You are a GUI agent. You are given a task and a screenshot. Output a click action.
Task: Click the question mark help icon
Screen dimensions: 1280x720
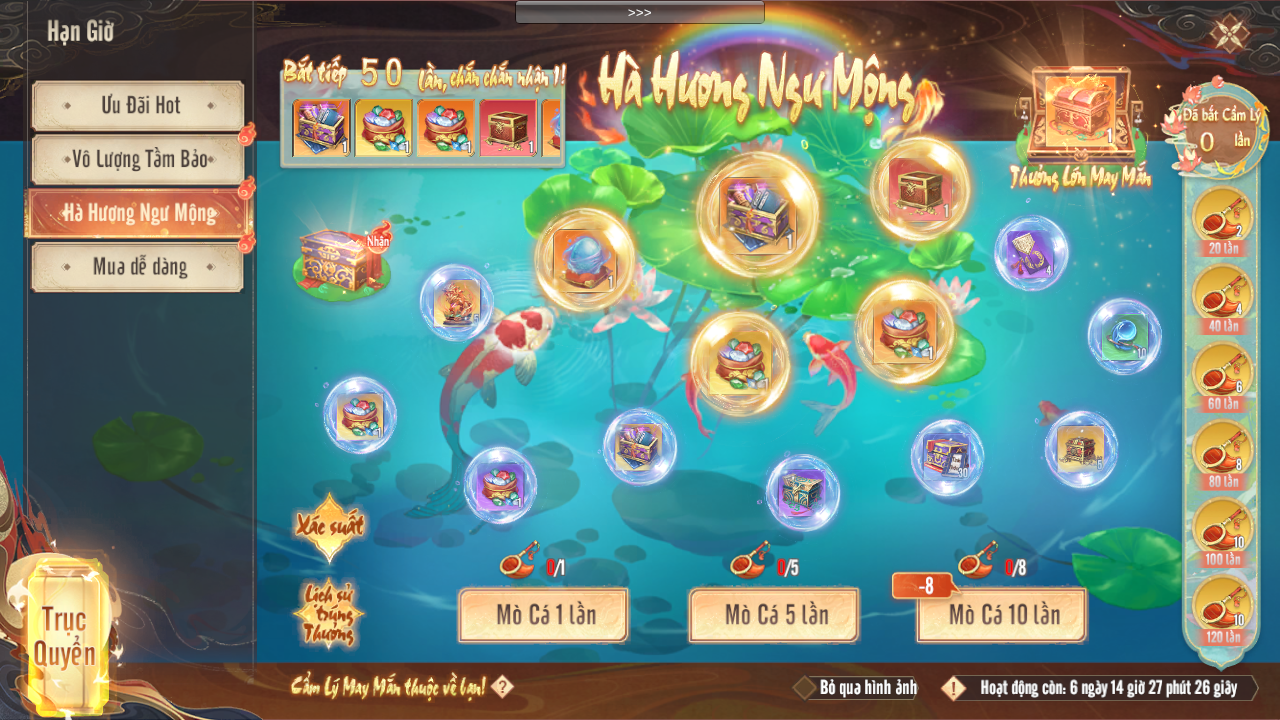tap(503, 687)
